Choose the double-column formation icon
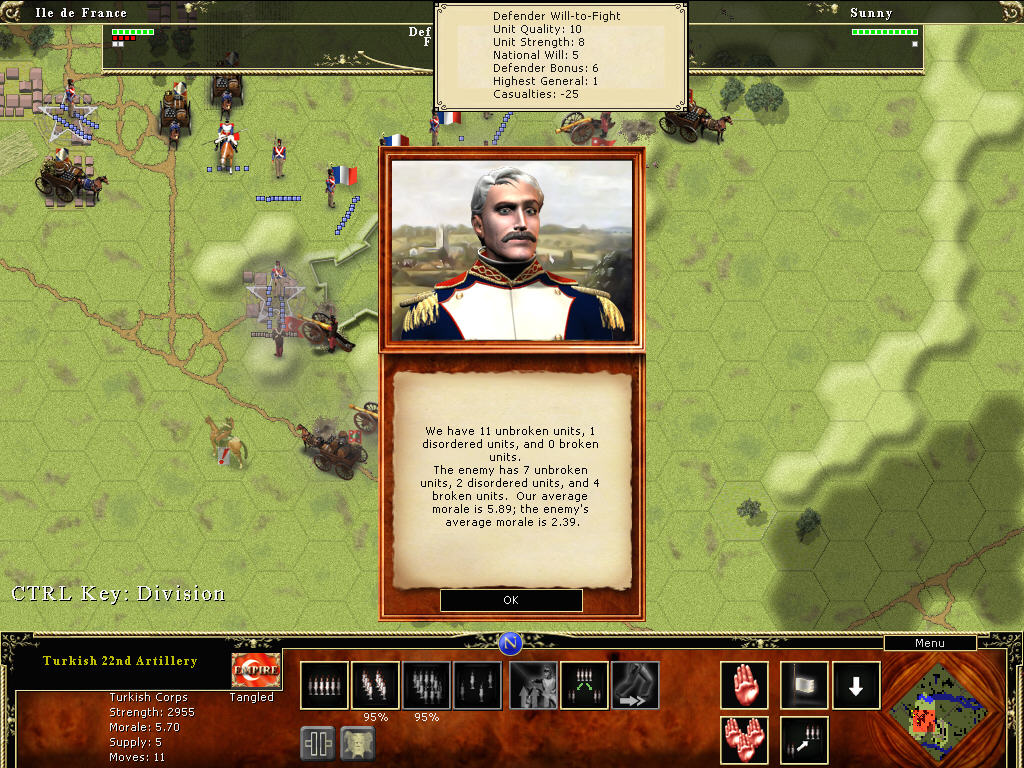The image size is (1024, 768). coord(376,685)
